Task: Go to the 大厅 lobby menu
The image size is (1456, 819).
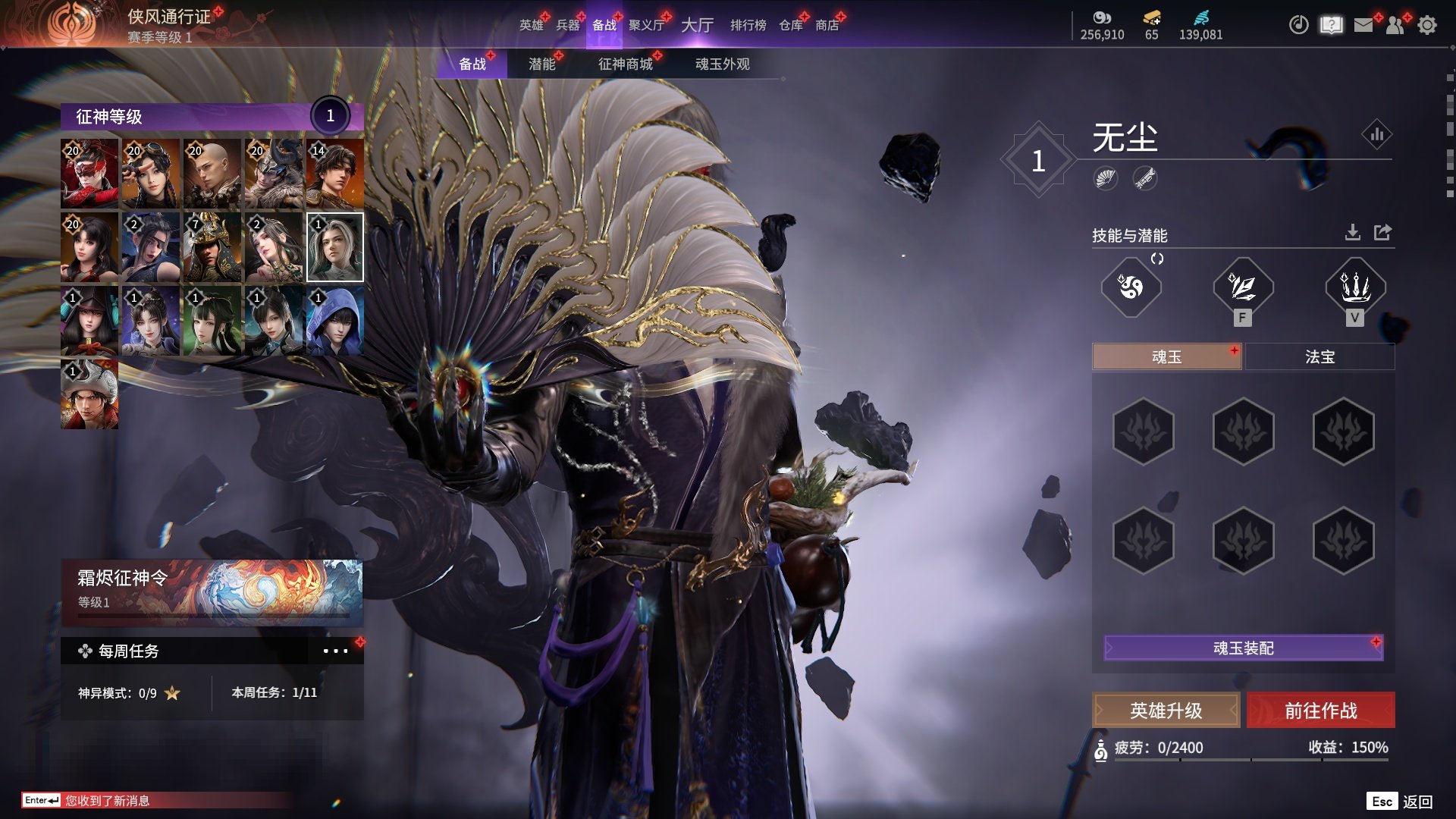Action: coord(697,25)
